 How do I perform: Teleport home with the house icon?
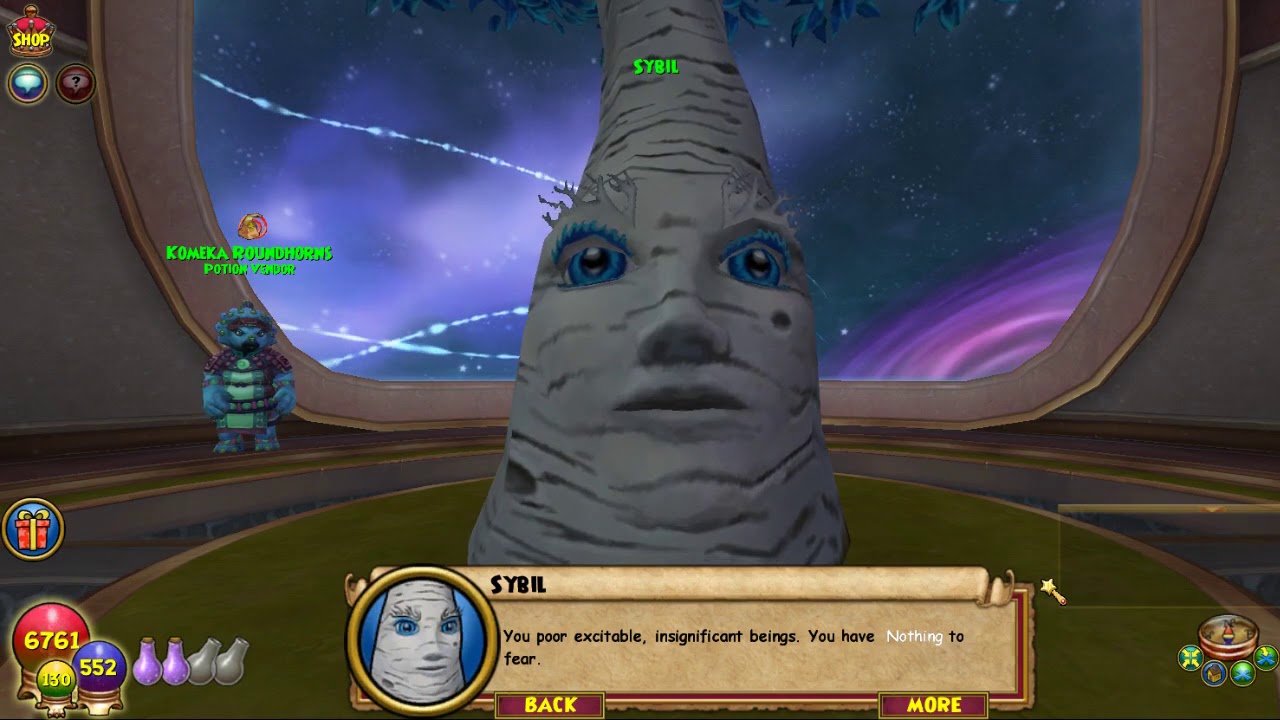point(1214,674)
